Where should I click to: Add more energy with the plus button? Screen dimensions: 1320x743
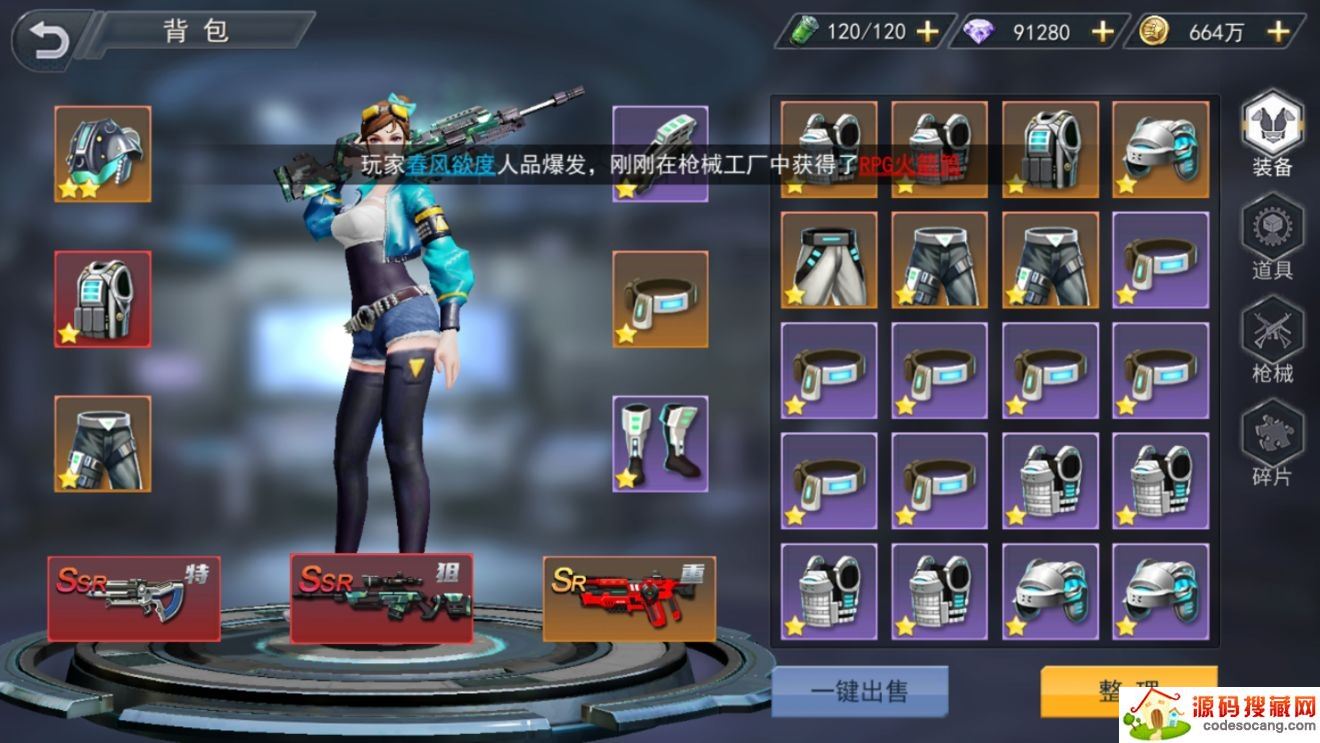point(928,32)
